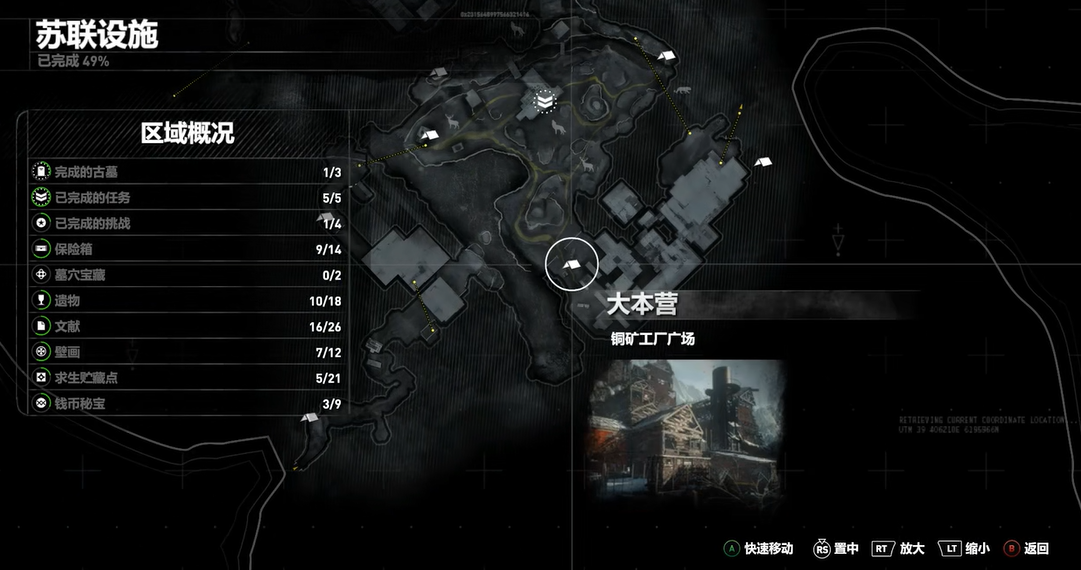Select the completed mission chevron map marker

click(x=544, y=101)
